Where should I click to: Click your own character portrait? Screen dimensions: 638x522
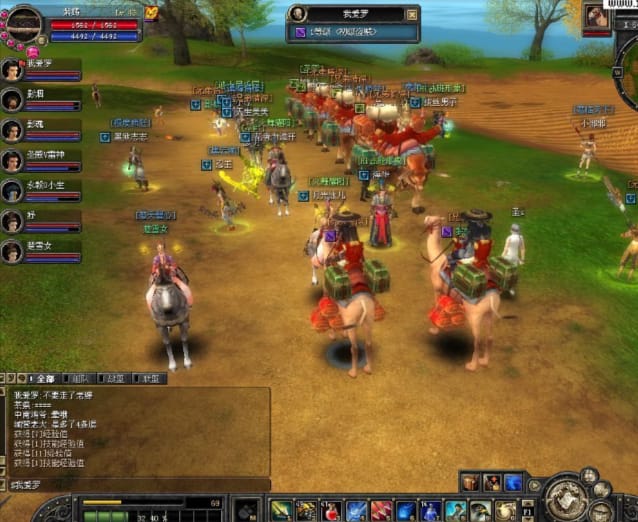pyautogui.click(x=23, y=21)
